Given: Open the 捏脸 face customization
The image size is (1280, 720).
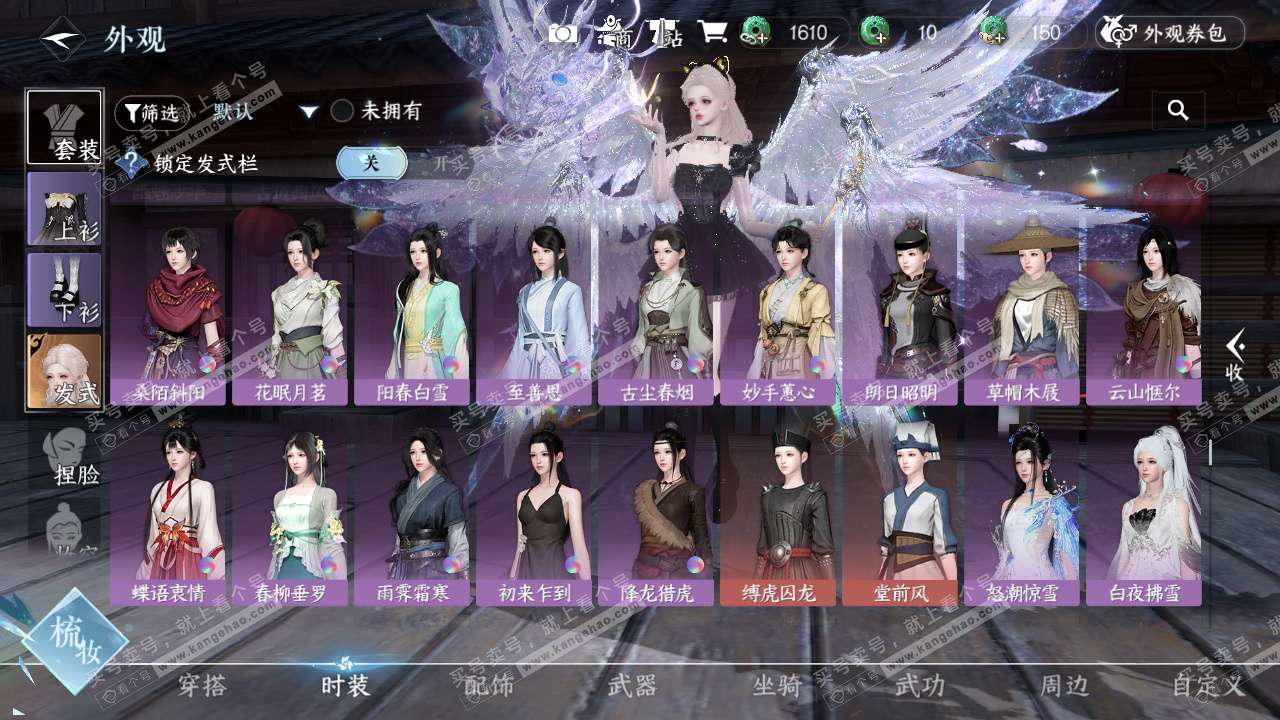Looking at the screenshot, I should point(70,457).
